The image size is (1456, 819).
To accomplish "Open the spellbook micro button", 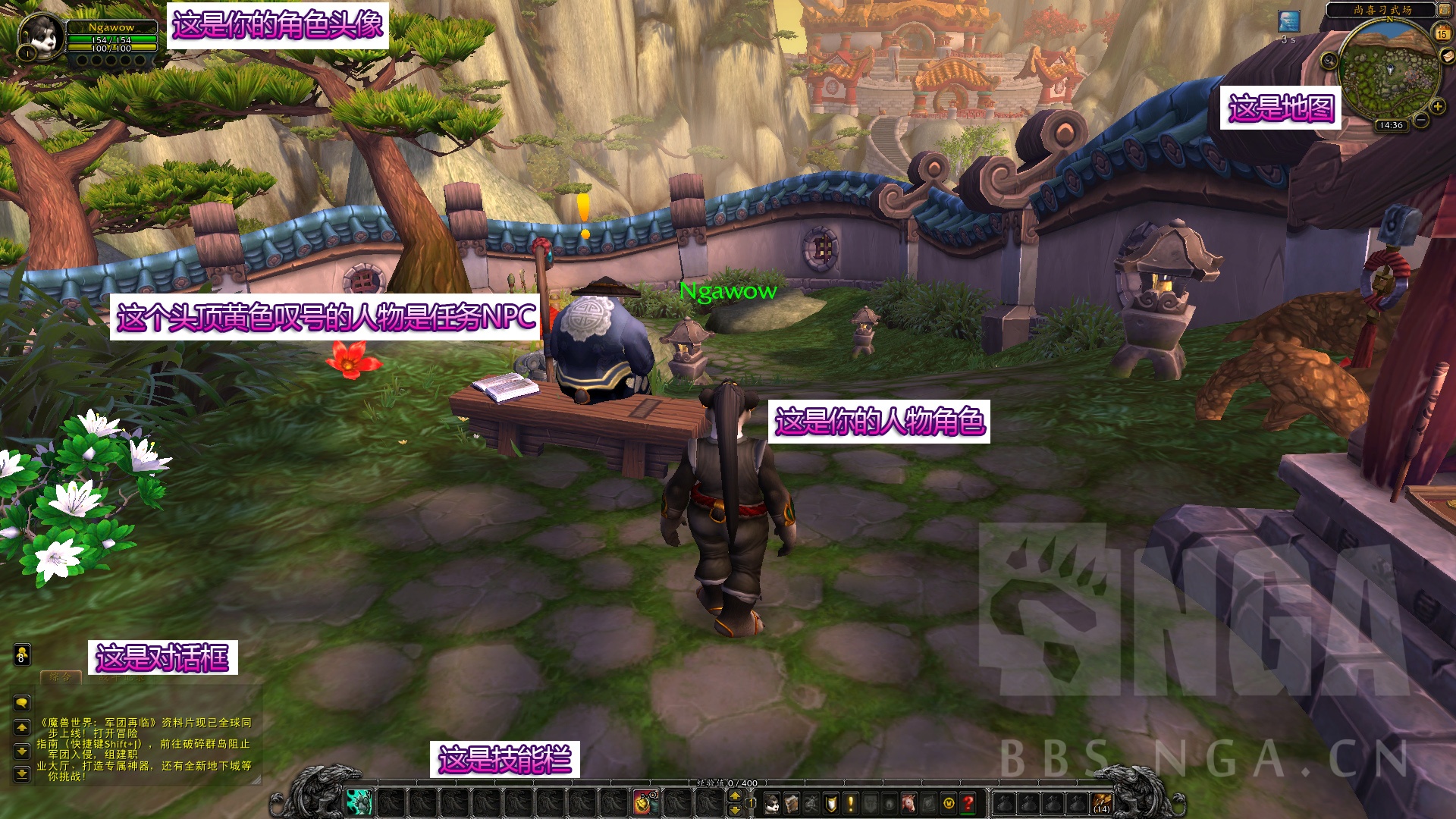I will [x=792, y=802].
